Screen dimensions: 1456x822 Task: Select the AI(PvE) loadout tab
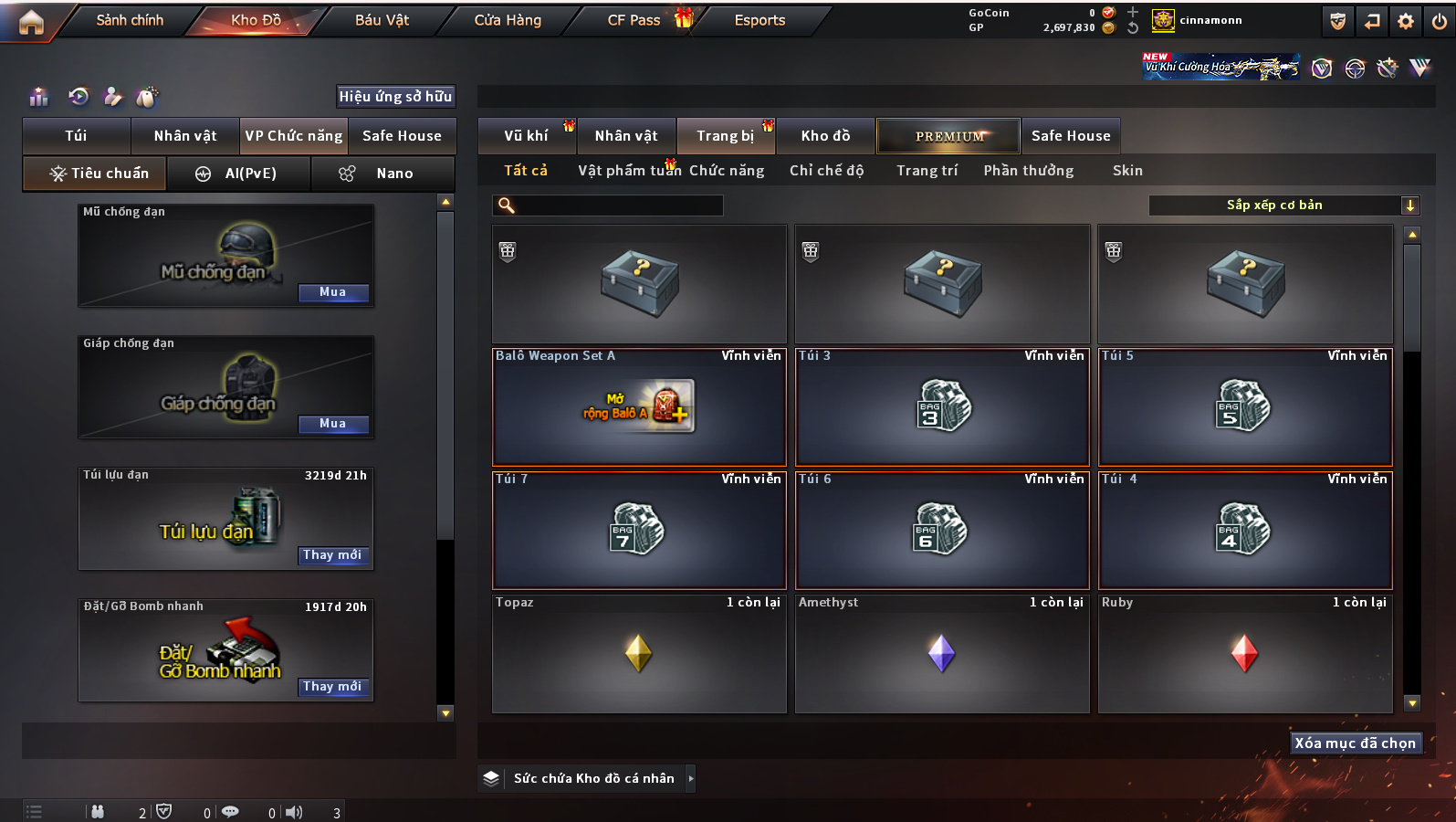[x=239, y=174]
